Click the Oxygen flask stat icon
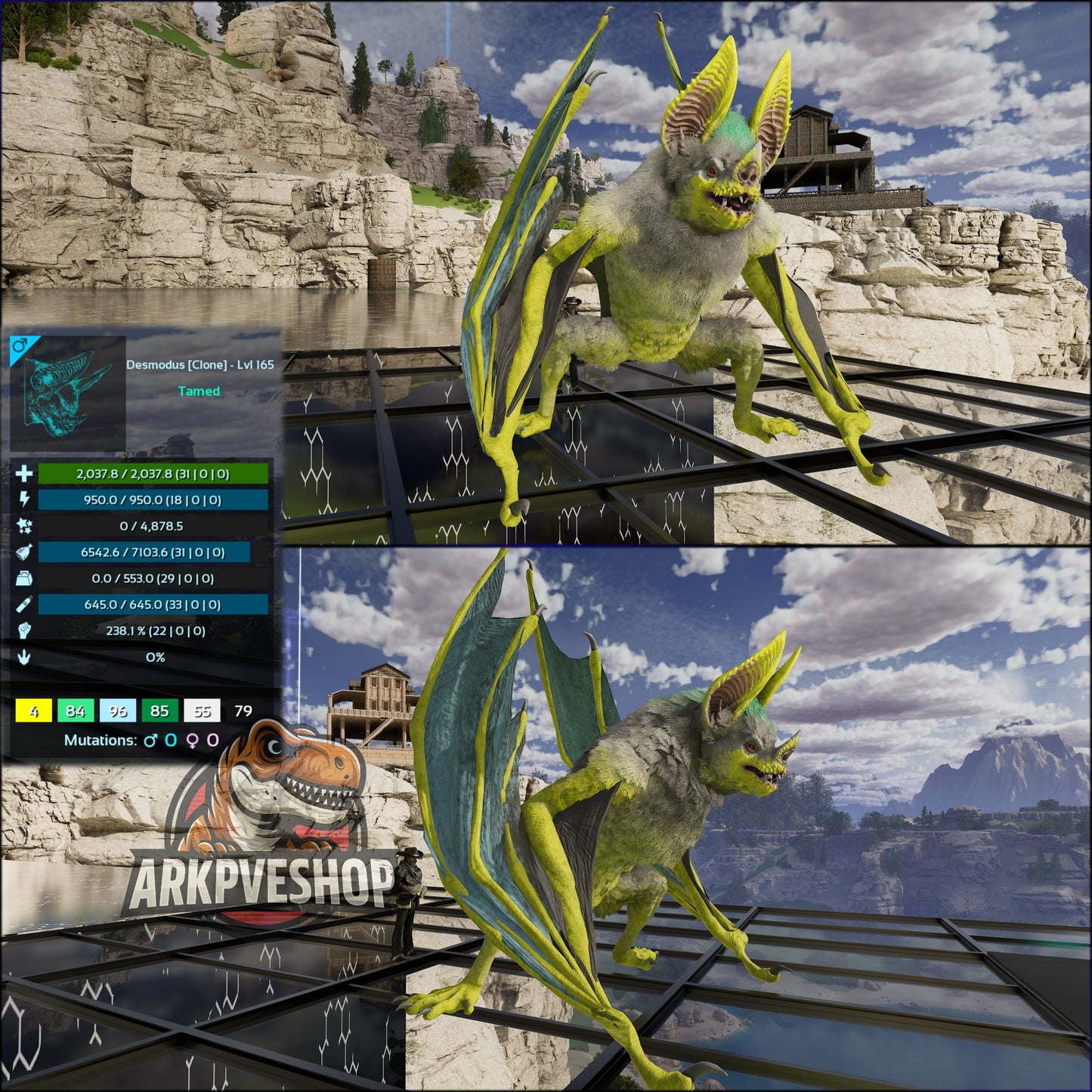The width and height of the screenshot is (1092, 1092). pyautogui.click(x=25, y=605)
